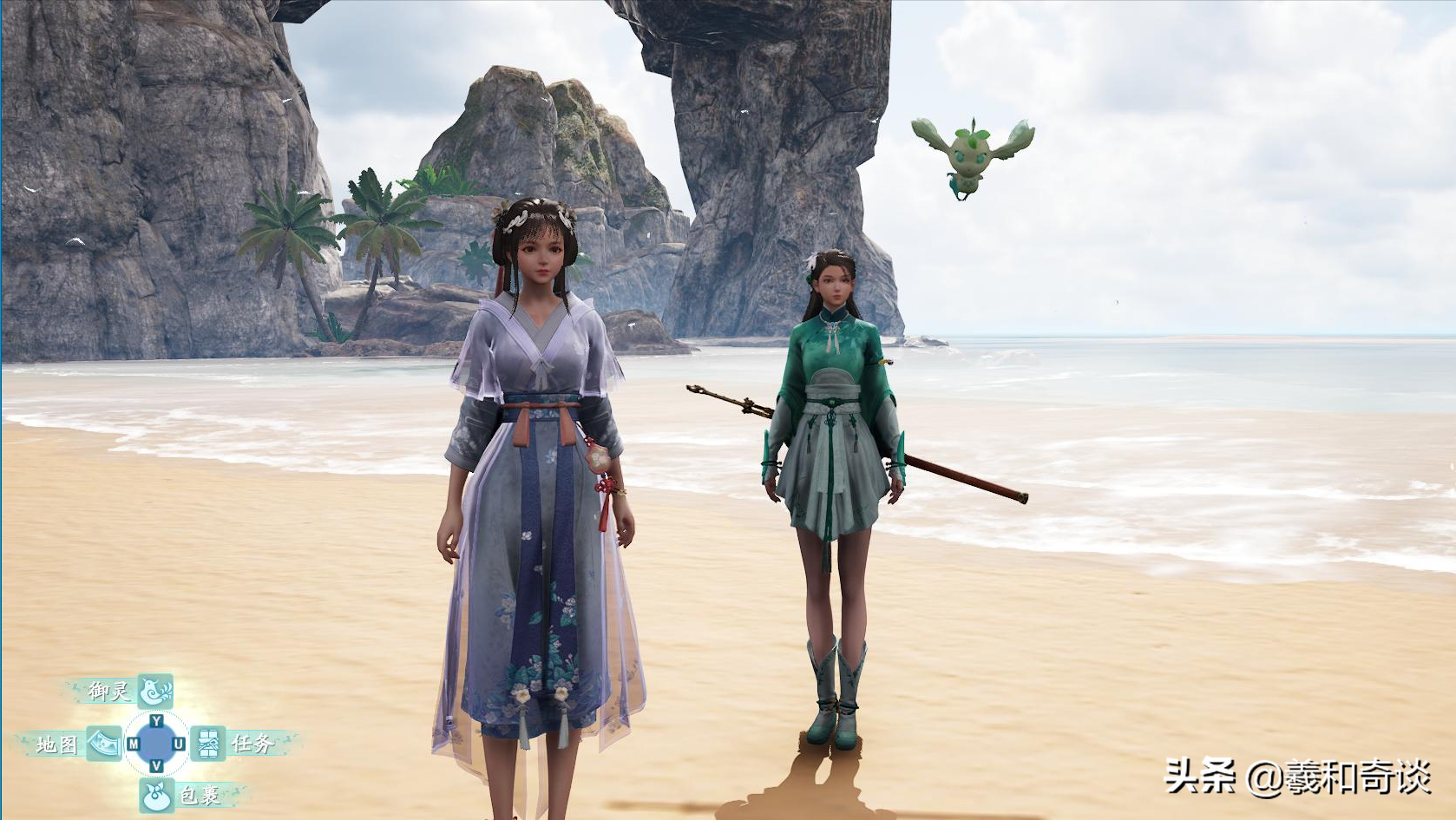The height and width of the screenshot is (820, 1456).
Task: Open the 地图 map icon
Action: coord(104,744)
